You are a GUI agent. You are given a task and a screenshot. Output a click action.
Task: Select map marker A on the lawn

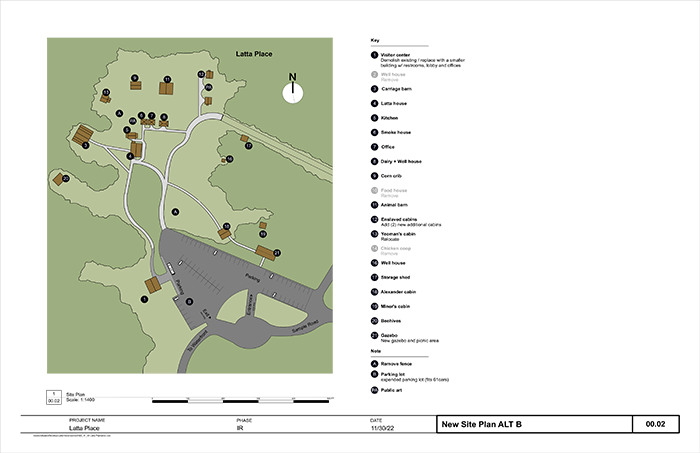(175, 211)
